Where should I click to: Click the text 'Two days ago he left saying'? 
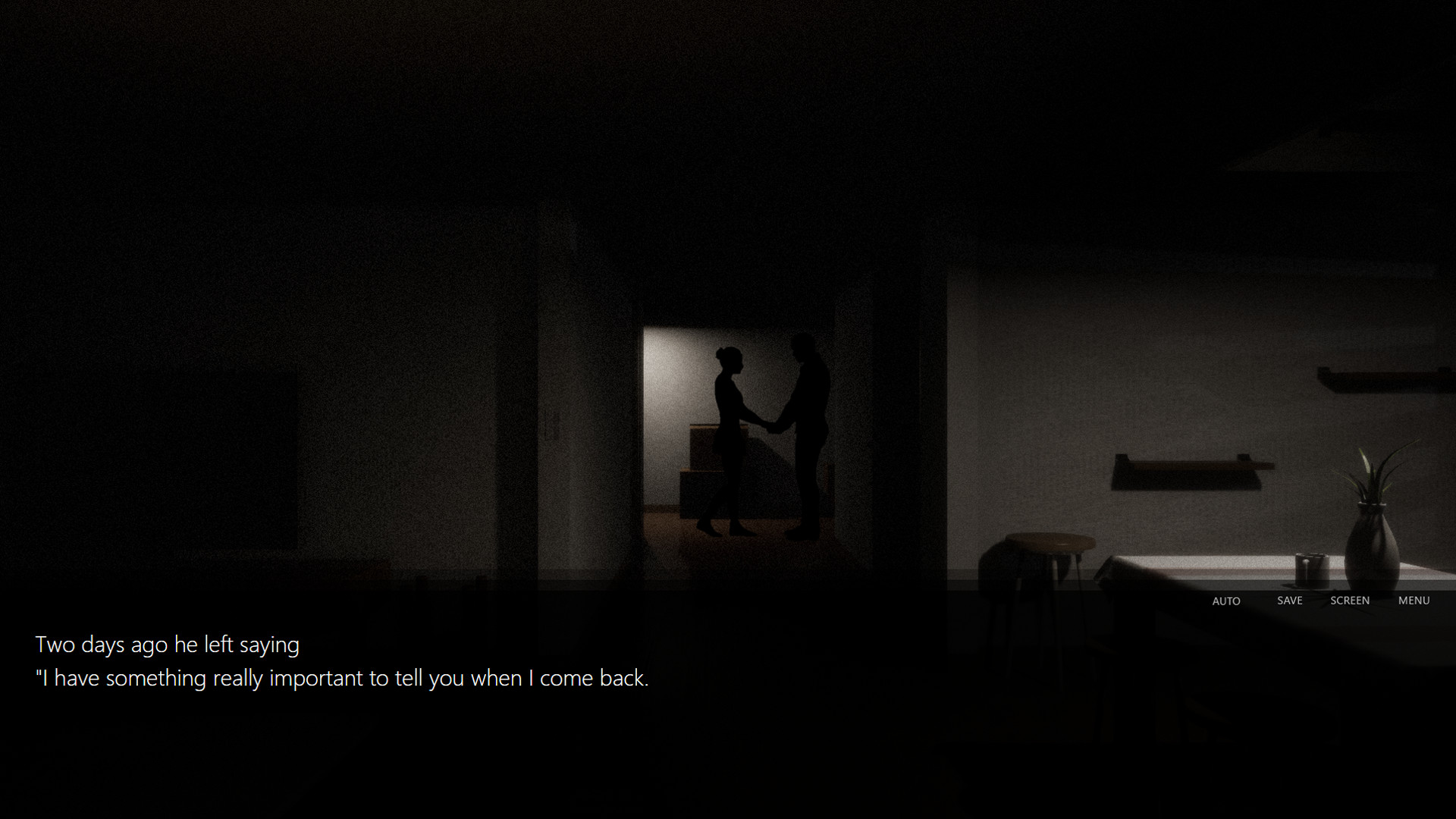coord(167,644)
